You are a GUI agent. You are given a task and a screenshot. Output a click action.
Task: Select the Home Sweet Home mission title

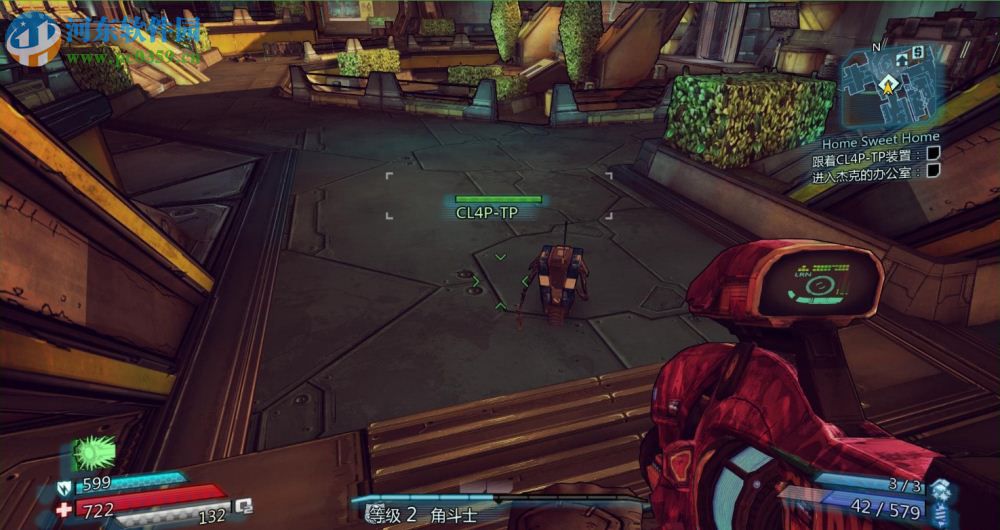coord(880,137)
